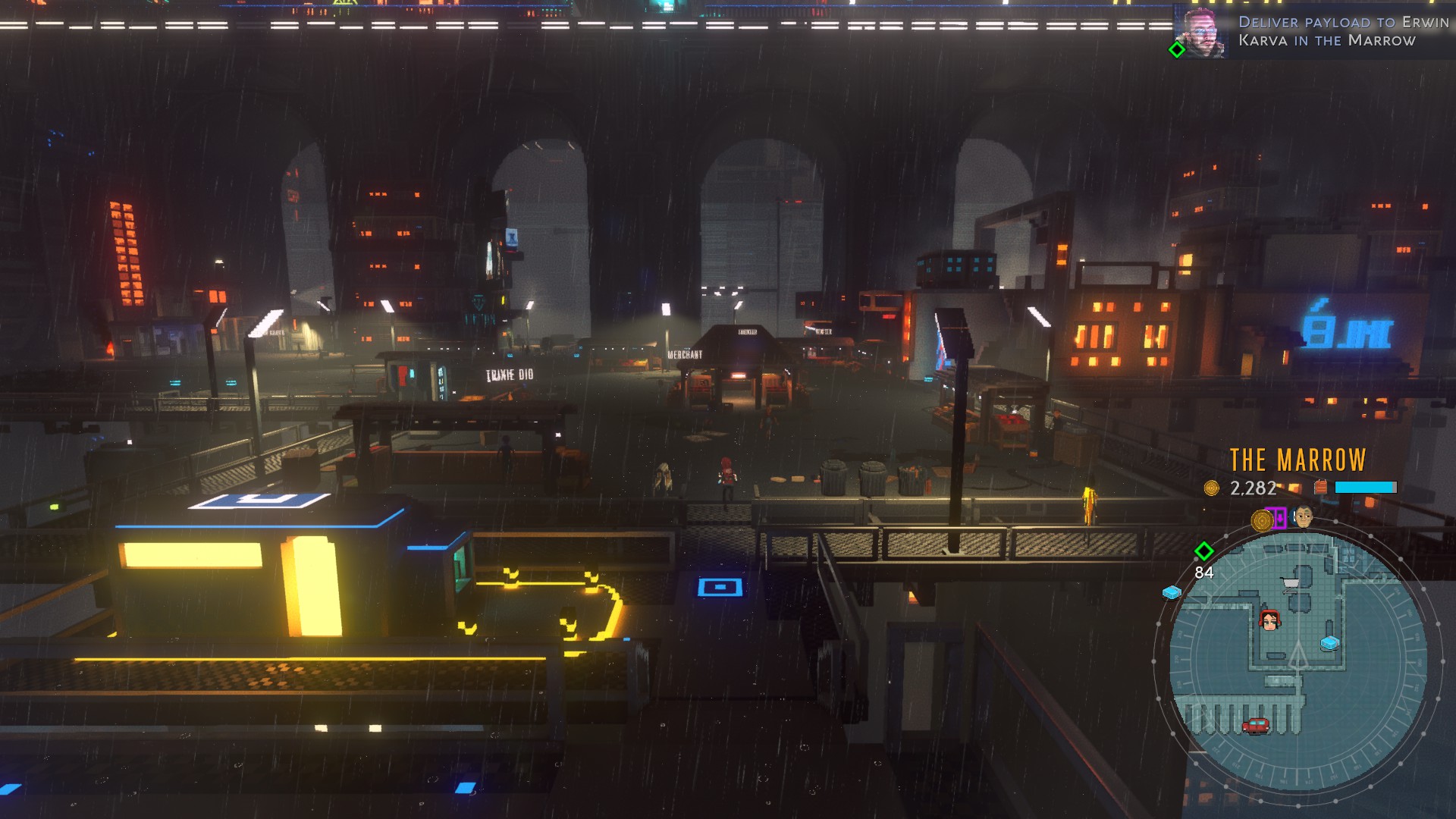Select the purple door marker on minimap rim
This screenshot has width=1456, height=819.
[x=1280, y=518]
